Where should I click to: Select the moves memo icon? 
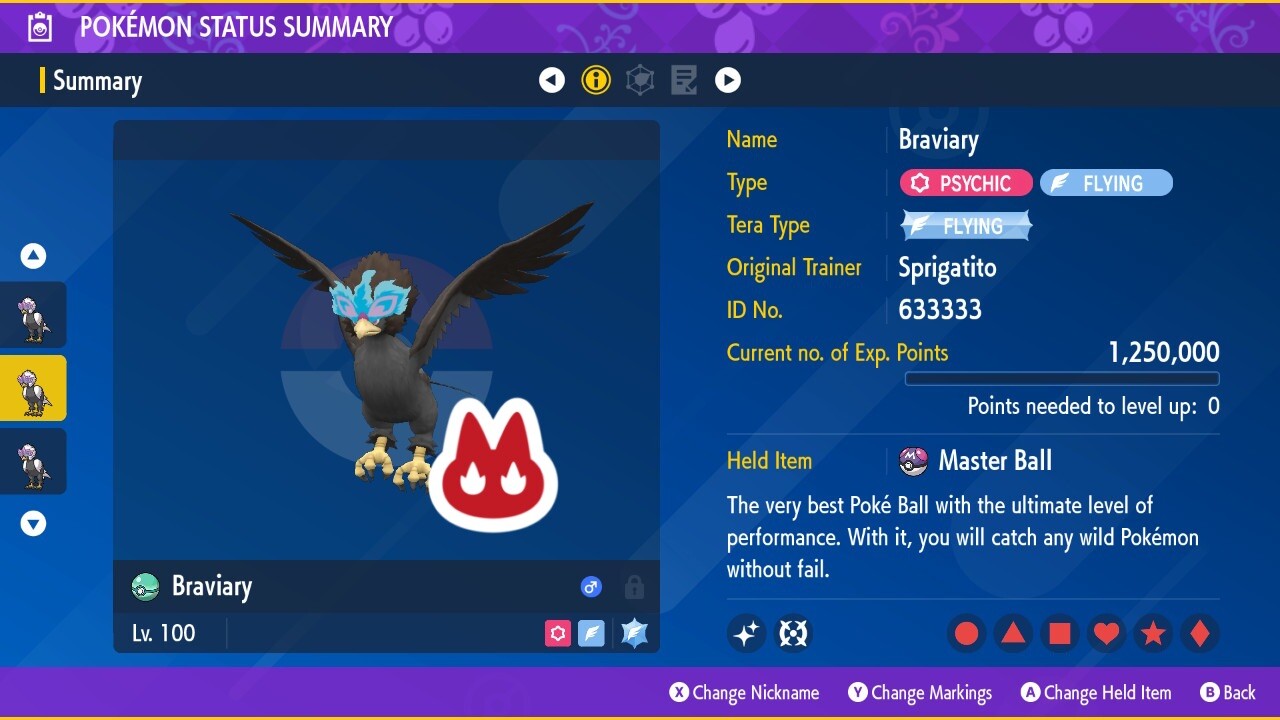click(x=684, y=80)
